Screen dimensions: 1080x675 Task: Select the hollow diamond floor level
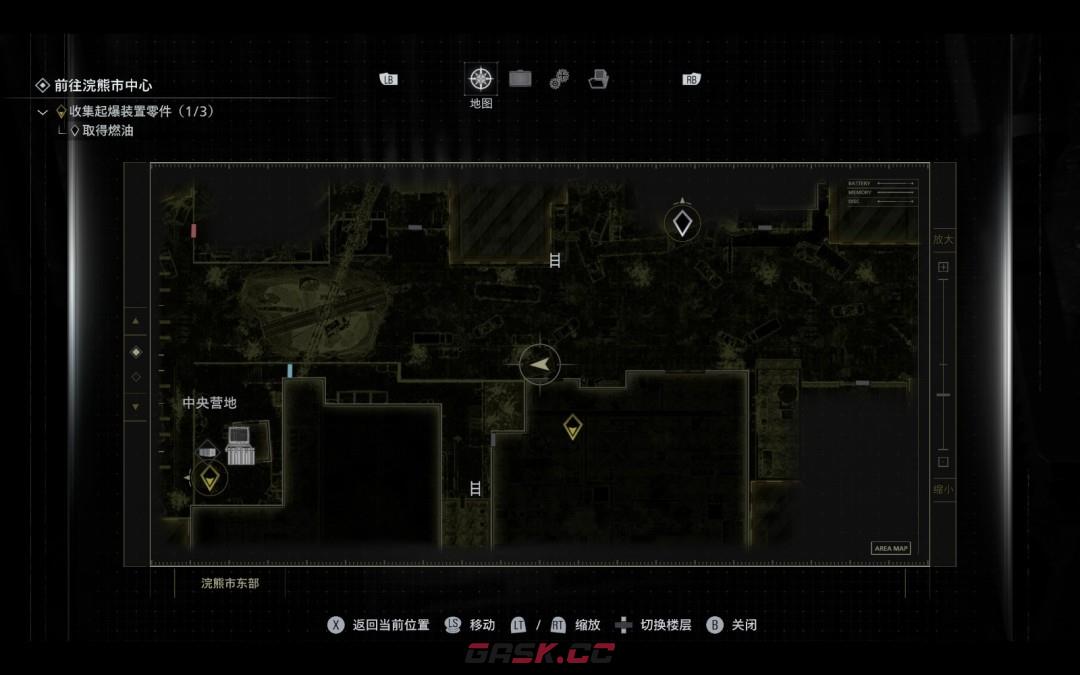coord(136,377)
